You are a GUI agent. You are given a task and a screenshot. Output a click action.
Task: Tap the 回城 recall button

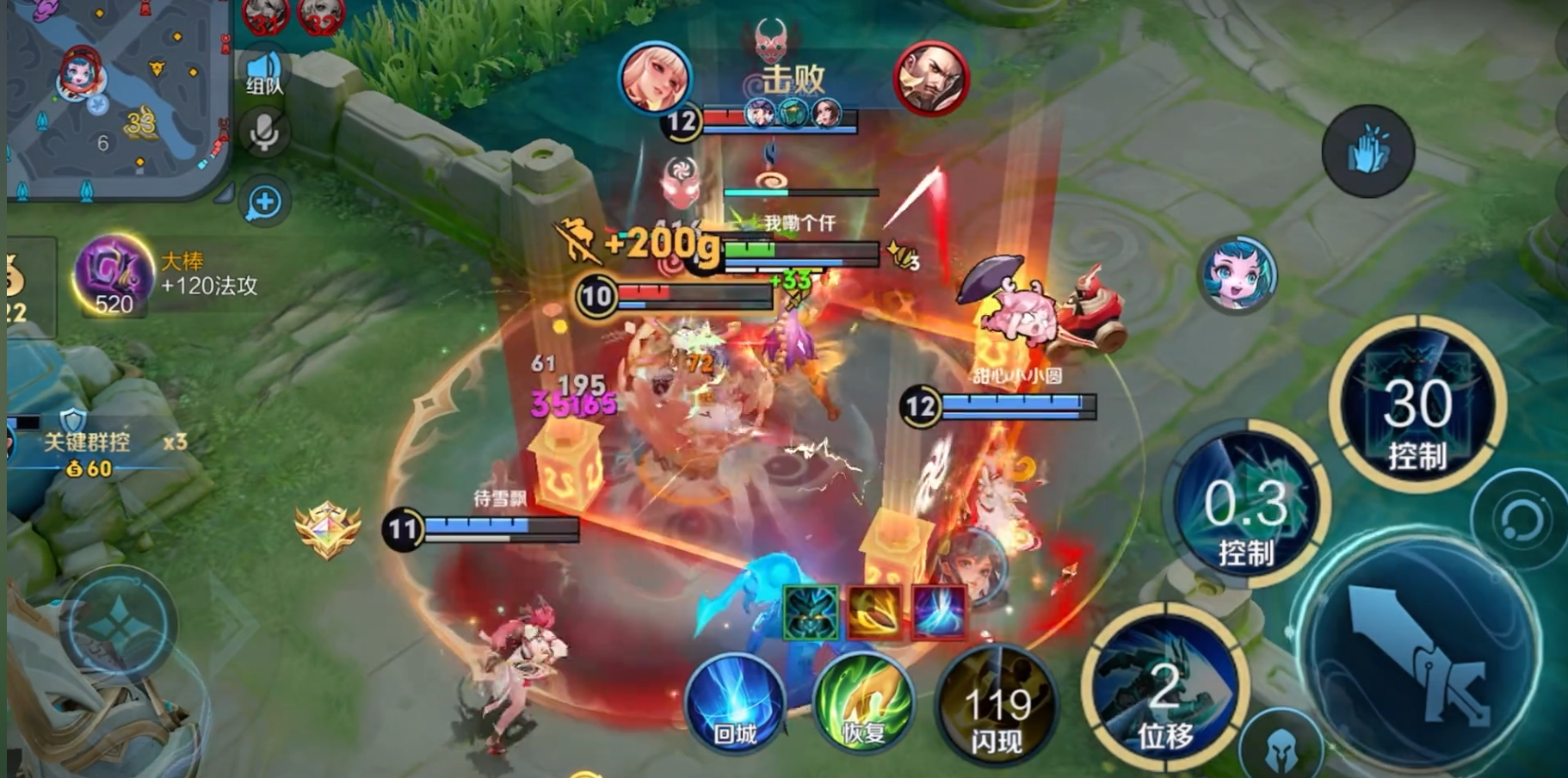736,701
